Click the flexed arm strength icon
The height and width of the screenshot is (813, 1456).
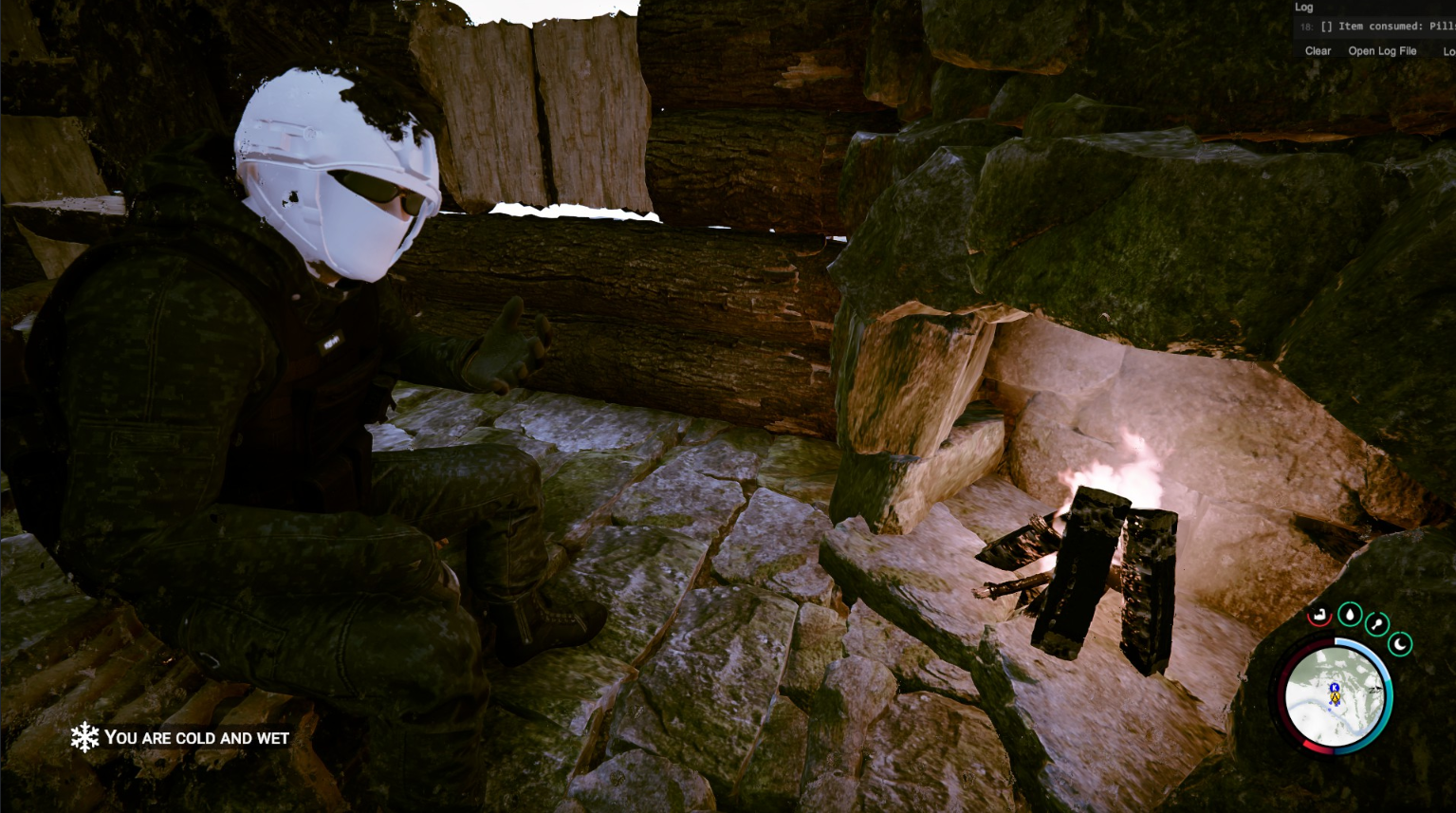click(1319, 617)
